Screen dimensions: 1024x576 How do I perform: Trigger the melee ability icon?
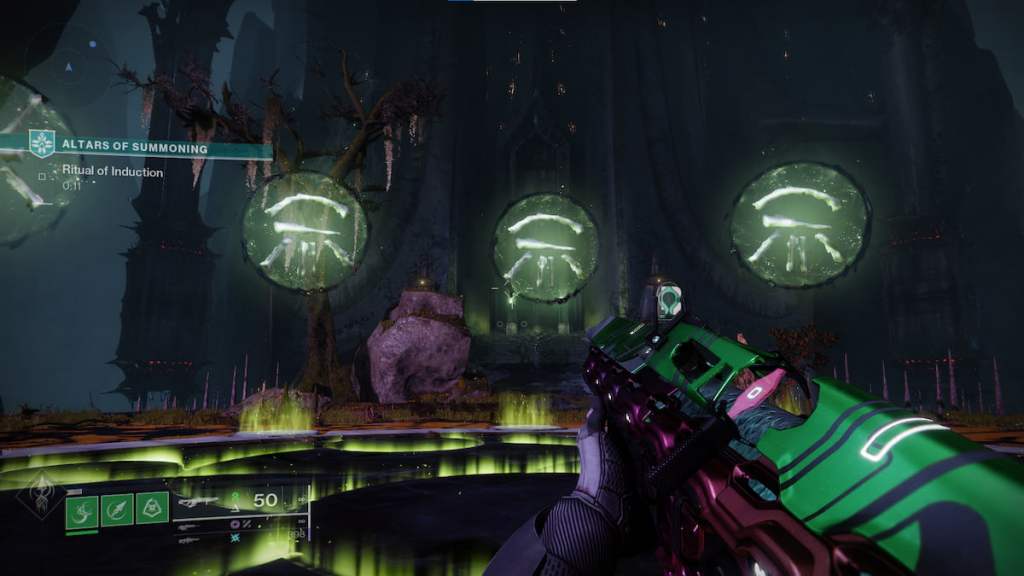(117, 510)
